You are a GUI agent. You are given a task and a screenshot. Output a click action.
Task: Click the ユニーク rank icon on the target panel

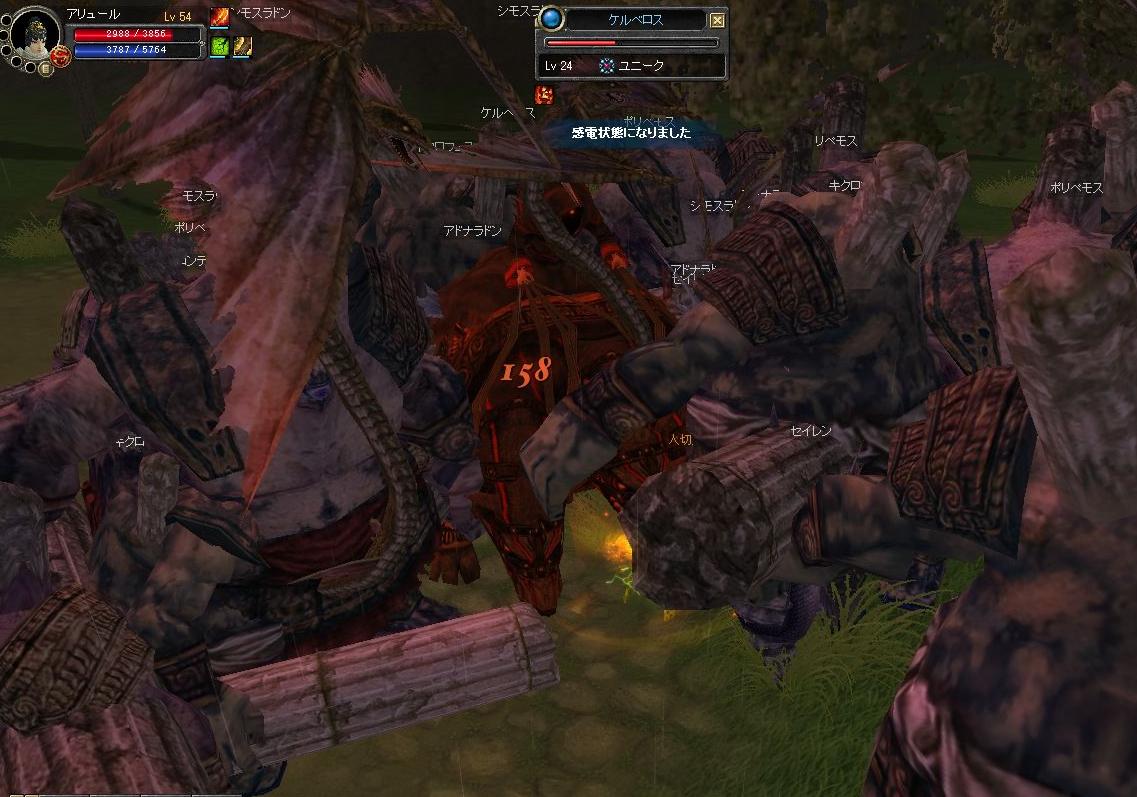(x=606, y=65)
